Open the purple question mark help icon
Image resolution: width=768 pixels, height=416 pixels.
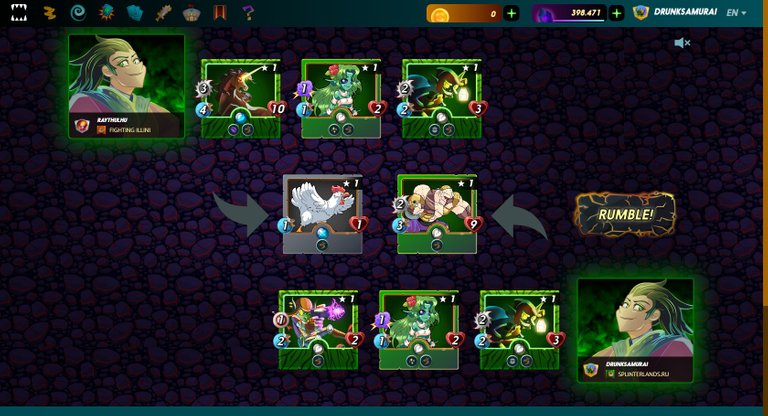click(248, 13)
